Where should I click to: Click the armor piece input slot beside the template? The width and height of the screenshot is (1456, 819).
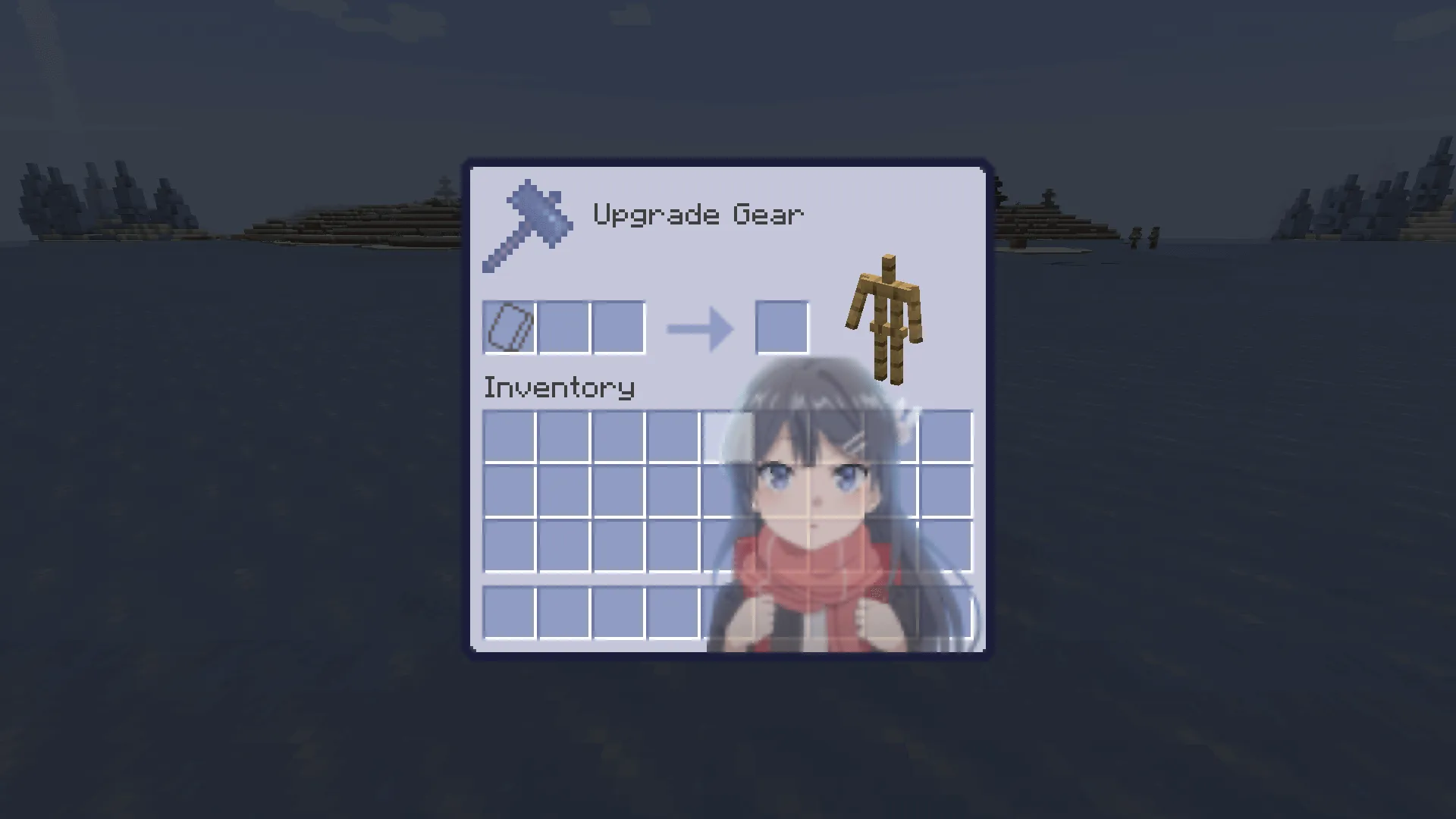(563, 326)
